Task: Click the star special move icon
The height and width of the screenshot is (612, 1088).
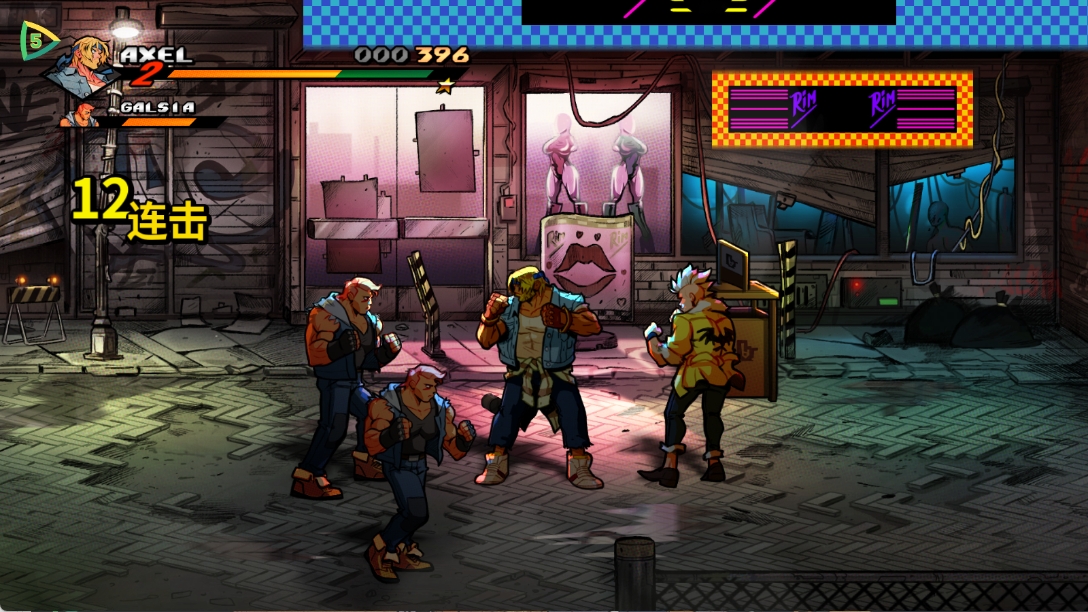Action: 445,86
